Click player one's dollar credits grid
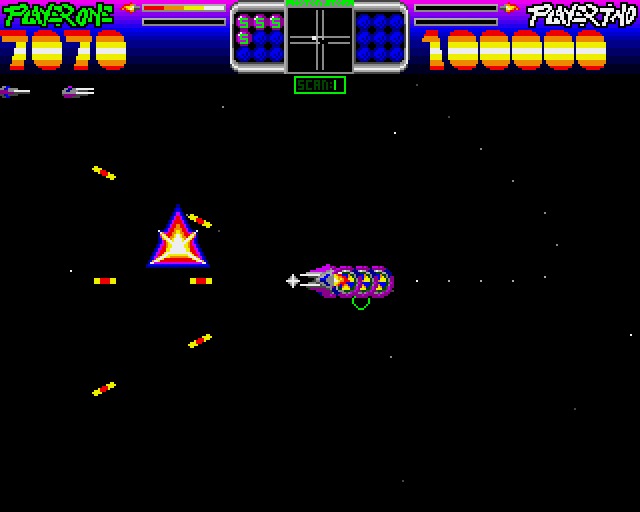Screen dimensions: 640x512 pos(260,37)
